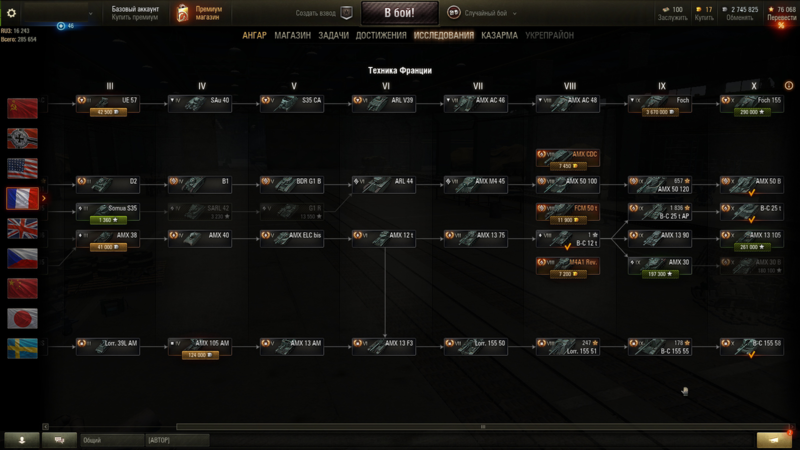Choose the German flag nation tree

(22, 138)
